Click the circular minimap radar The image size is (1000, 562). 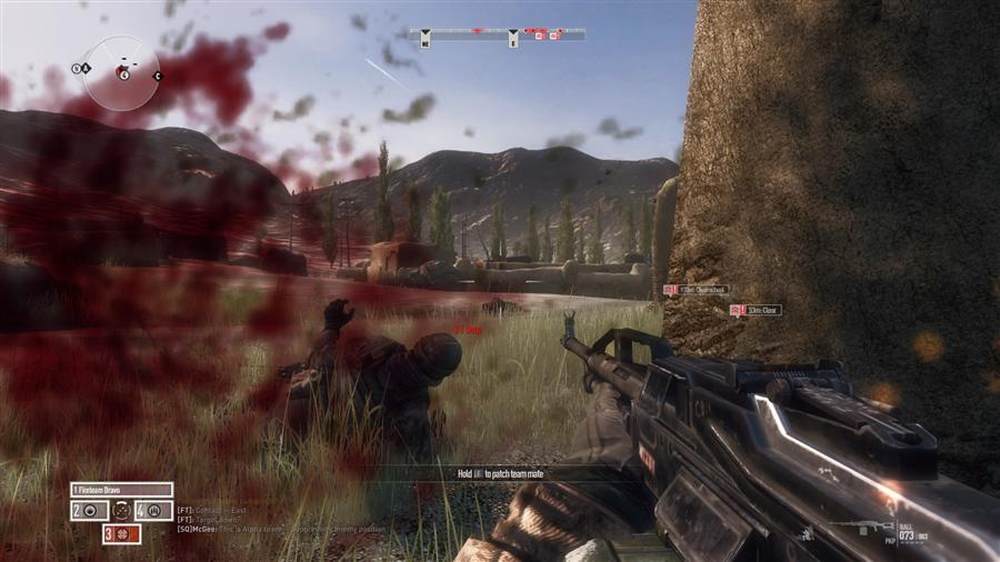pyautogui.click(x=121, y=73)
